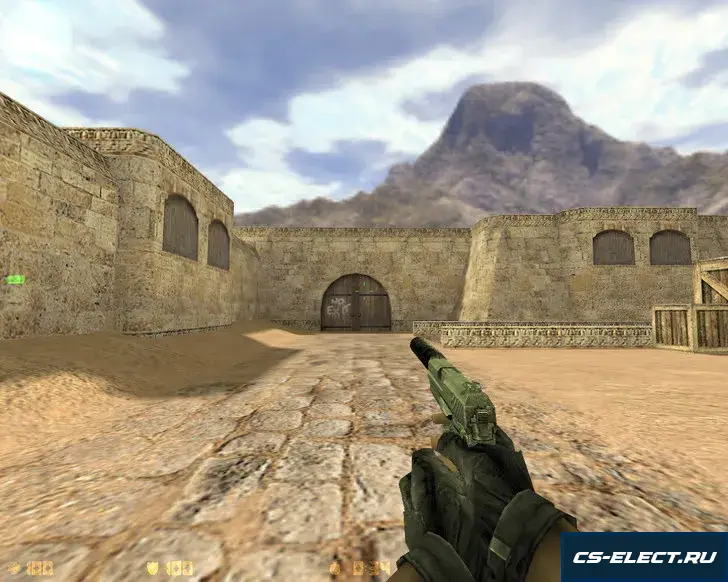The image size is (728, 582).
Task: Click the green buy zone cart icon
Action: coord(15,280)
